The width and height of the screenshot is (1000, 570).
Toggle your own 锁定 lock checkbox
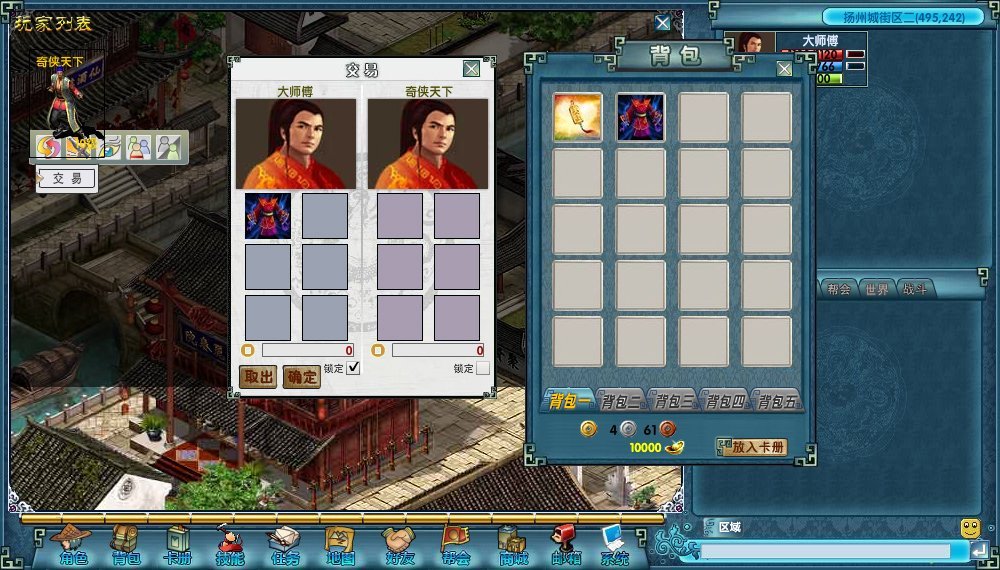pyautogui.click(x=353, y=368)
